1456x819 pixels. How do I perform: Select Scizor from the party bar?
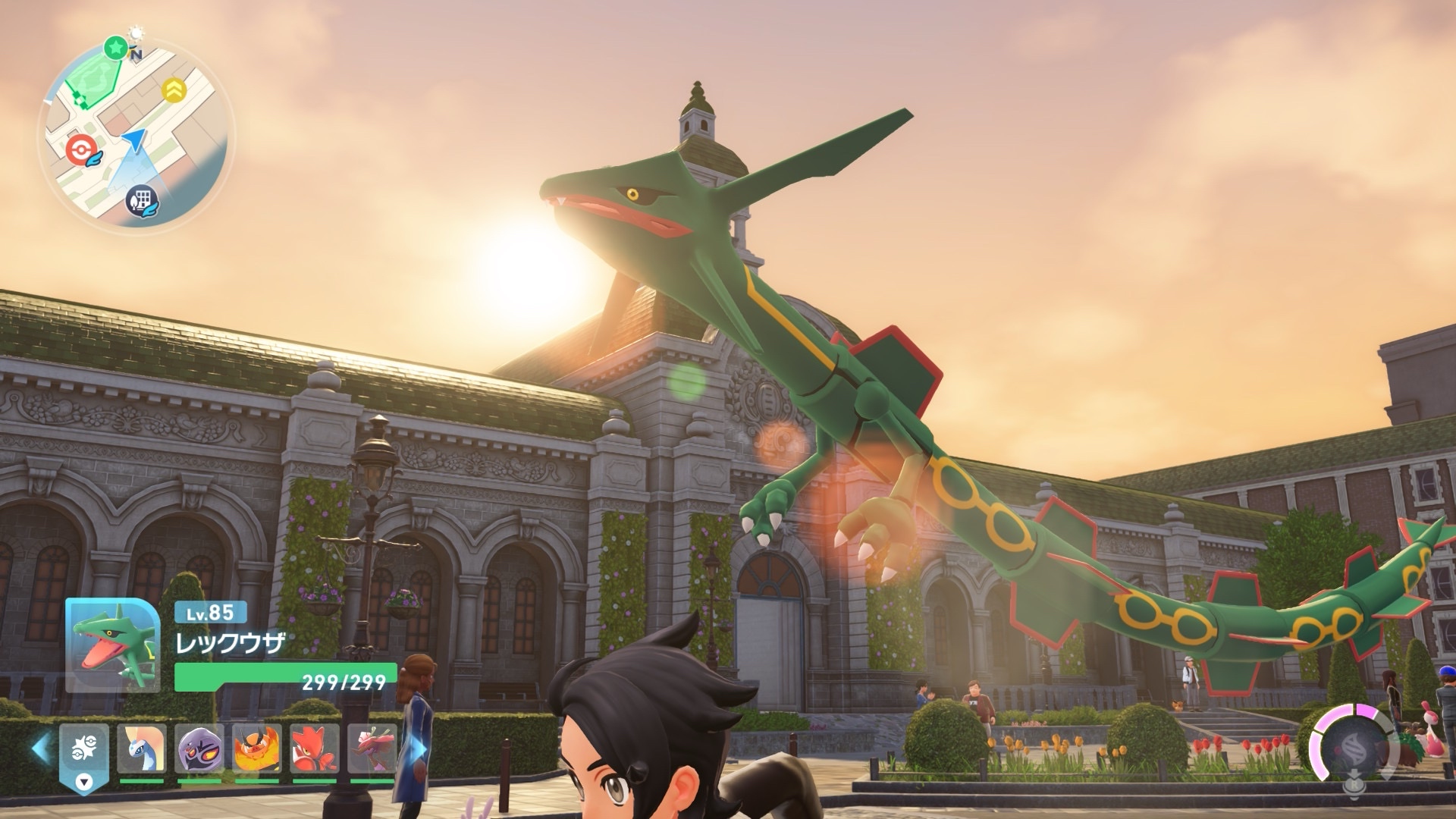pos(315,749)
